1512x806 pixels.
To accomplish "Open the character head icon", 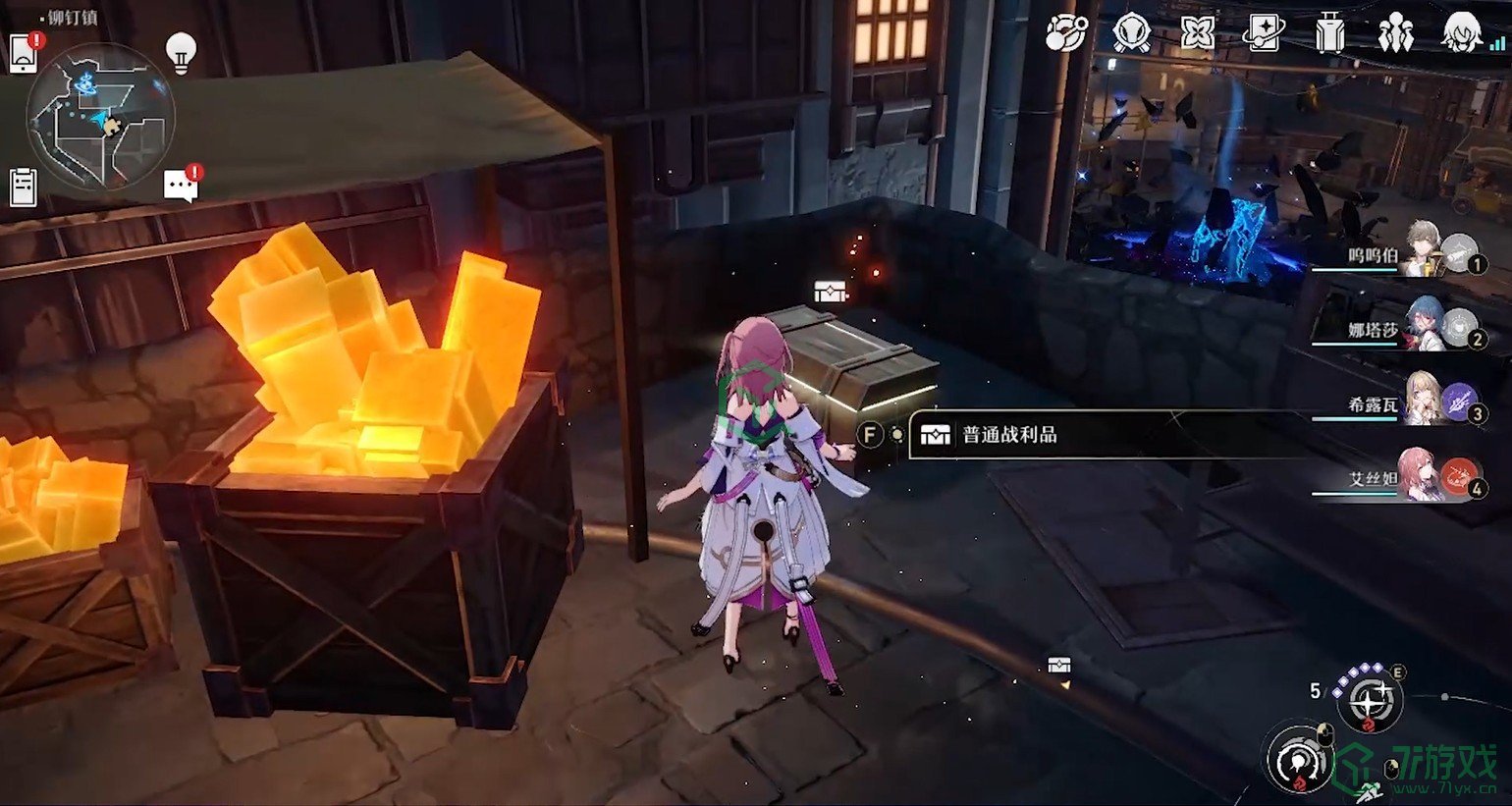I will tap(1462, 34).
